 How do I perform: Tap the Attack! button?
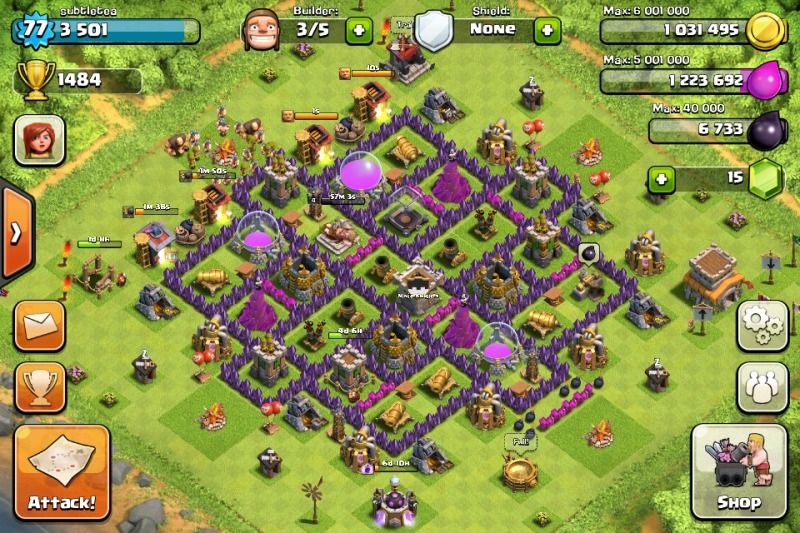(x=62, y=471)
